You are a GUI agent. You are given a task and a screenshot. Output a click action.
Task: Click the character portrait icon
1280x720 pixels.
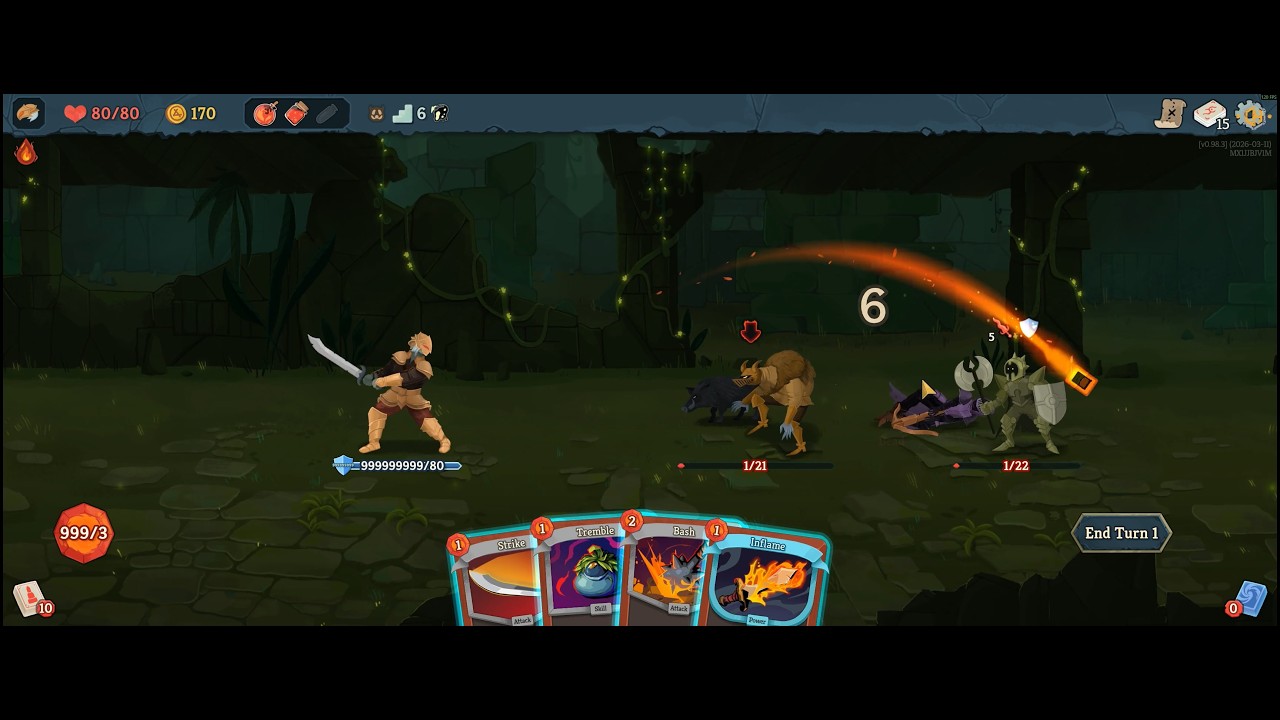coord(28,114)
